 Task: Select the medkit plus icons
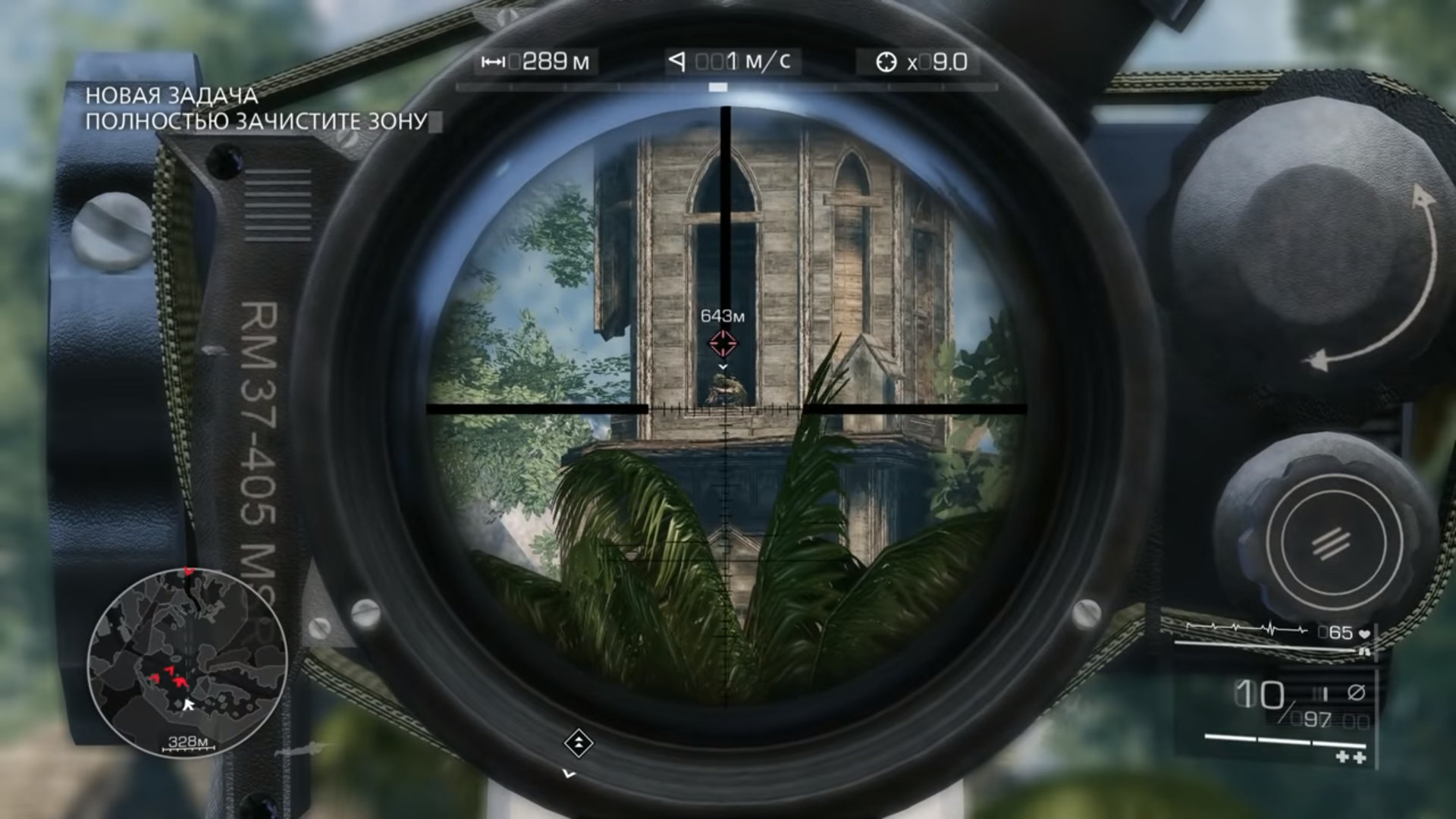point(1350,757)
